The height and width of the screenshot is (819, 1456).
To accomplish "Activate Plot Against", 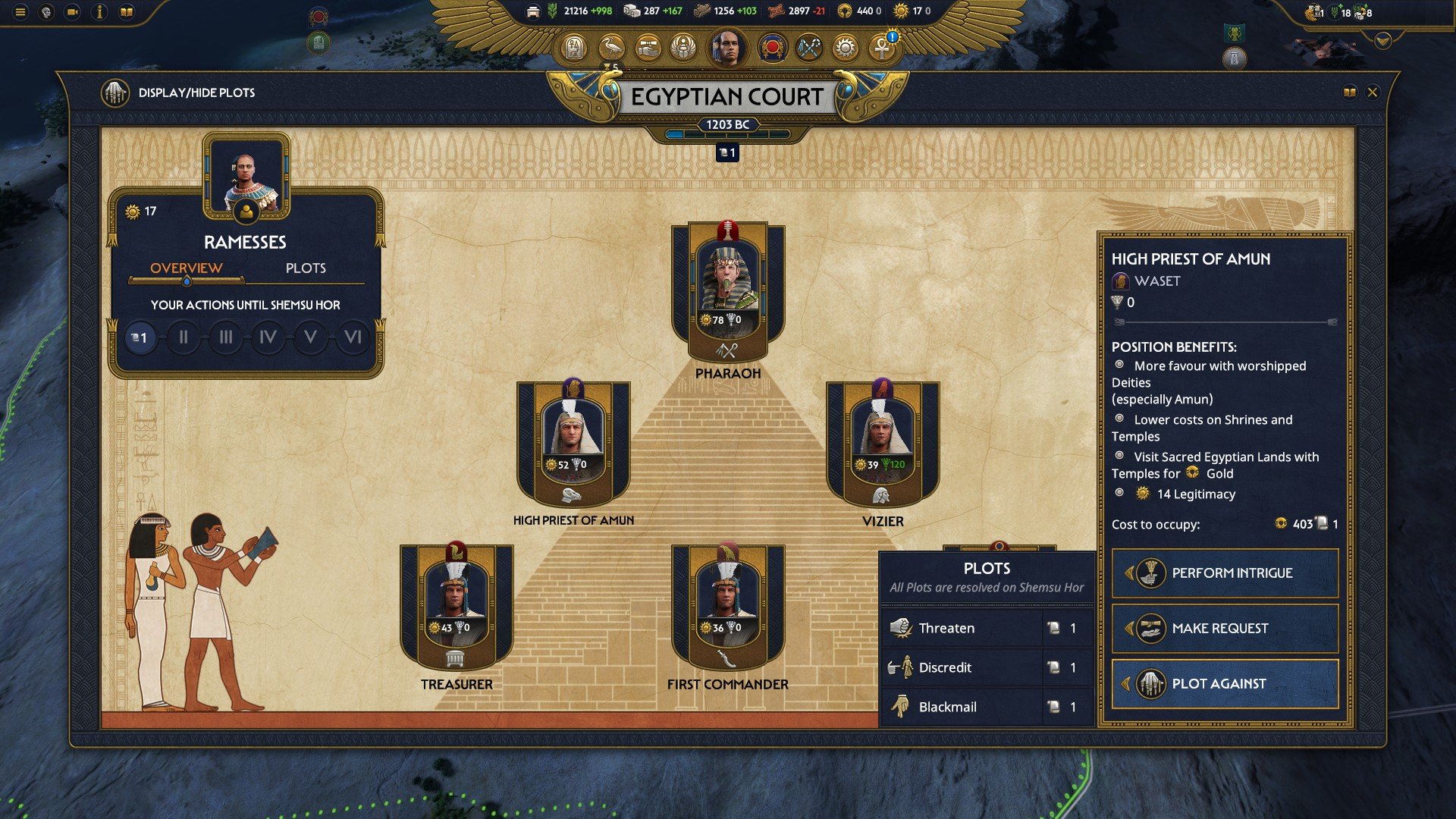I will (1225, 684).
